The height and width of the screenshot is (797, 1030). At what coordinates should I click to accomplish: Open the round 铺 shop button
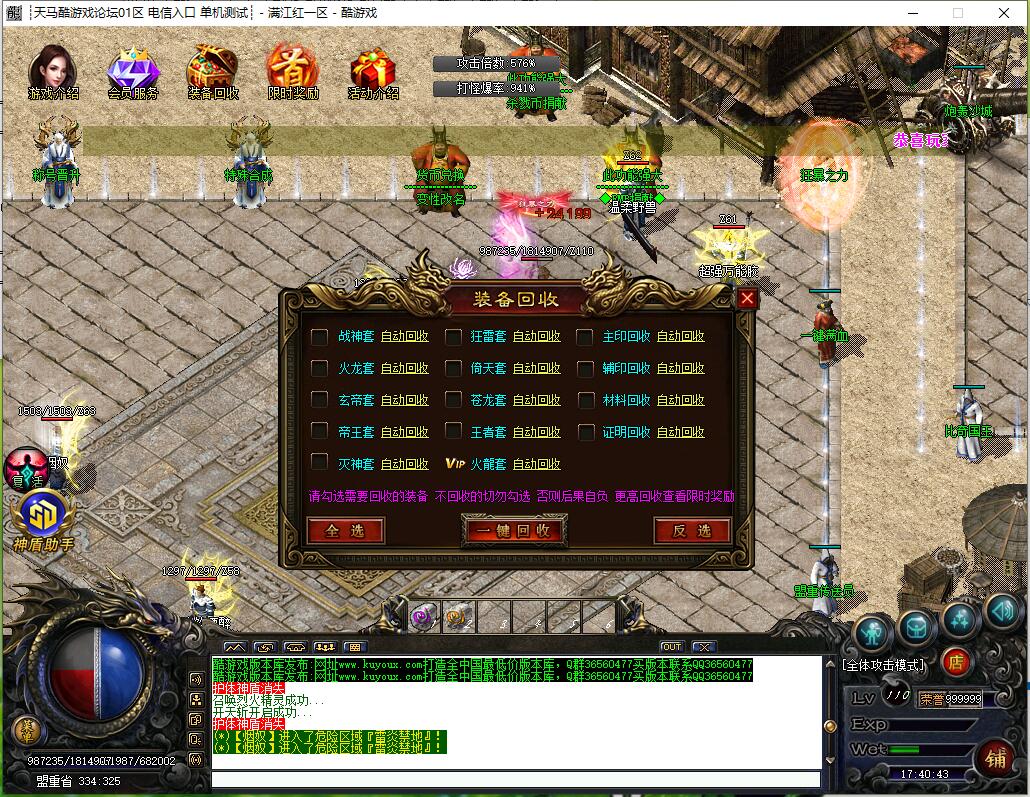click(995, 757)
